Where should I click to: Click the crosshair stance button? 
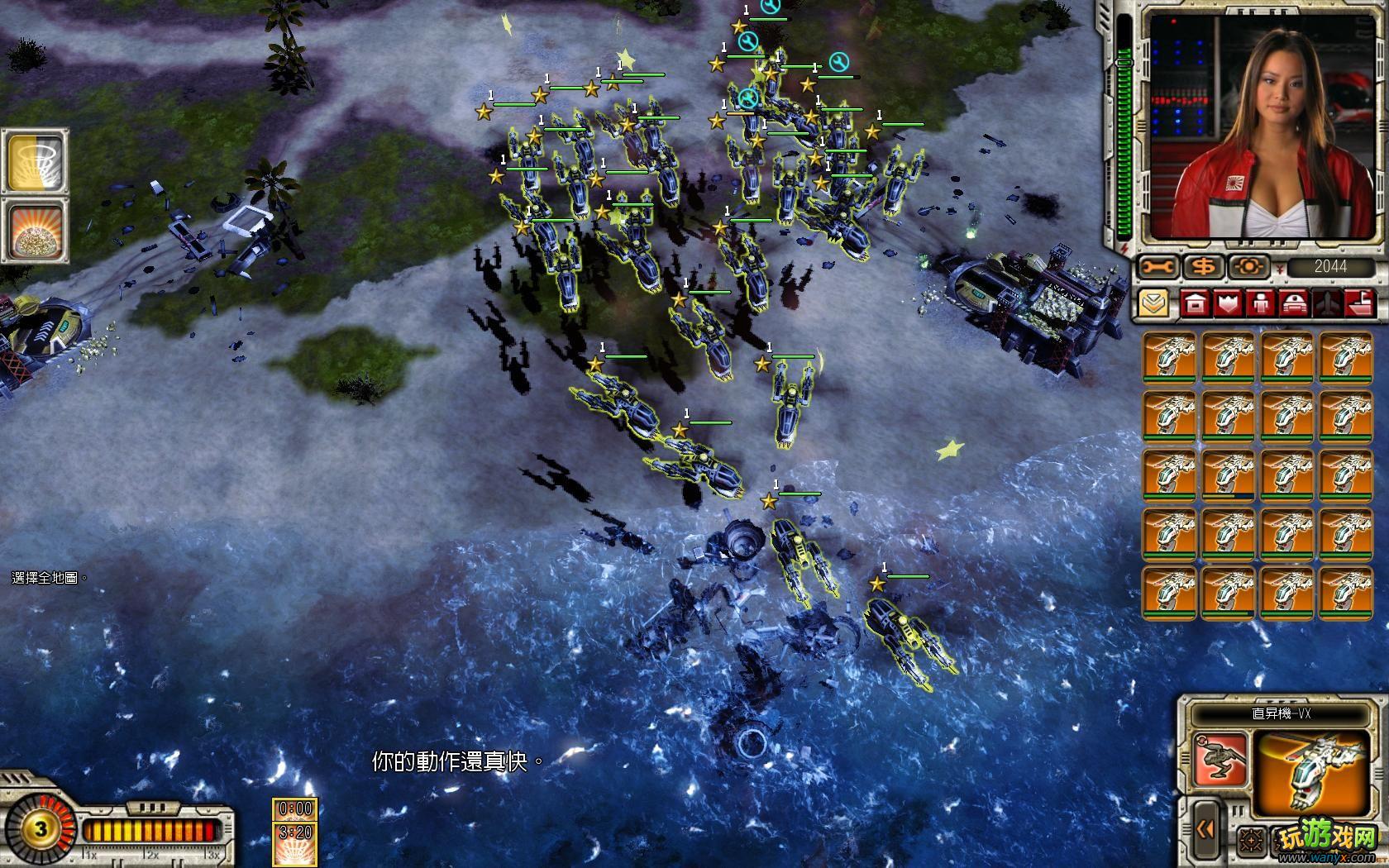tap(1251, 842)
